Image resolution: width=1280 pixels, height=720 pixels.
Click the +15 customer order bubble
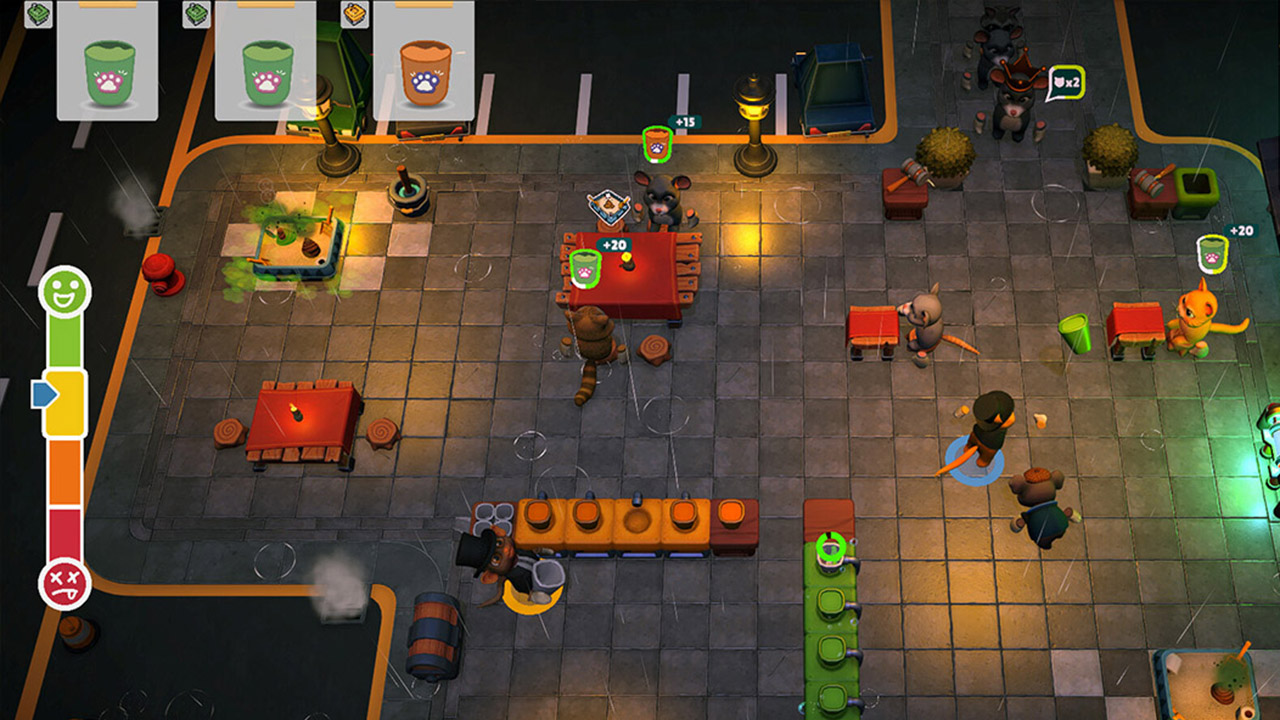point(657,144)
